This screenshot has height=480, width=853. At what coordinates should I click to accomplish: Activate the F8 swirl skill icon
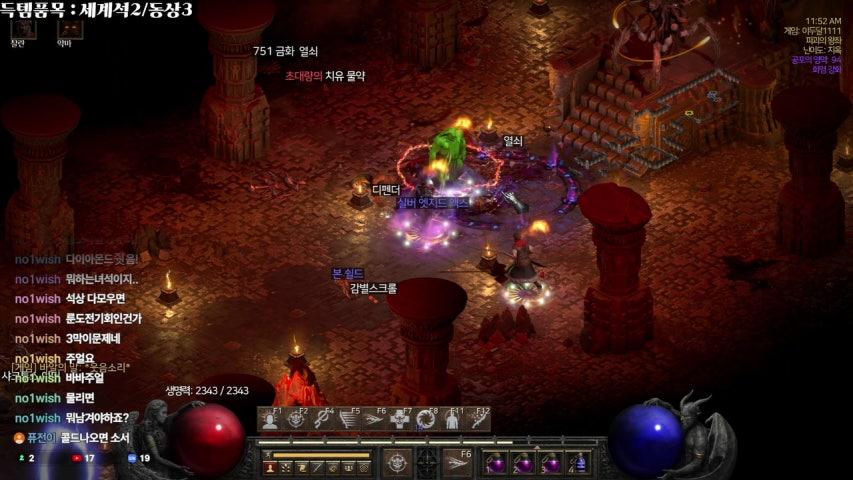point(426,419)
